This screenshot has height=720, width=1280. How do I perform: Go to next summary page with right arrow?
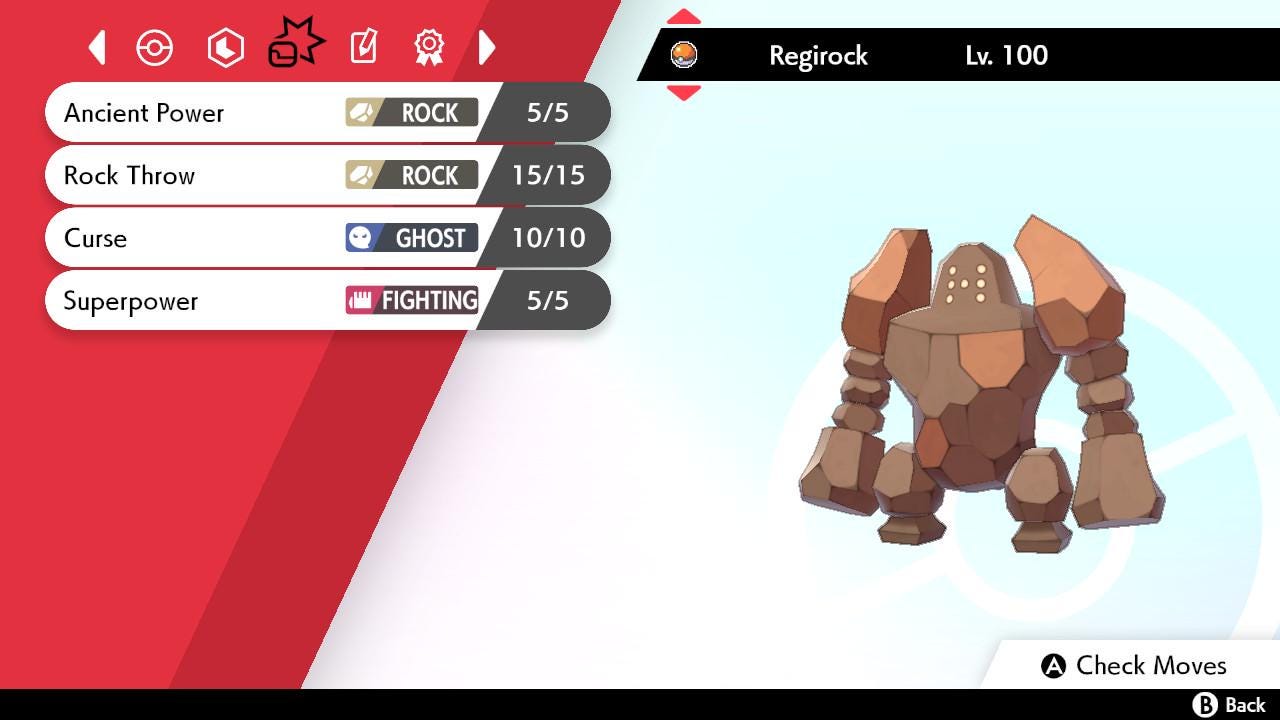[x=487, y=47]
